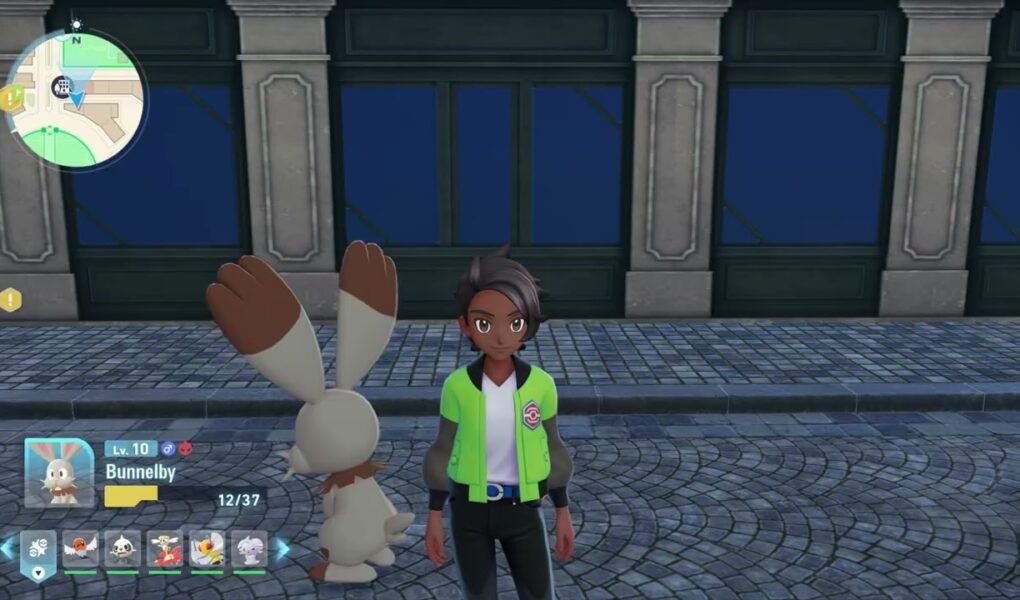
Task: Cycle party right with the arrow
Action: coord(283,548)
